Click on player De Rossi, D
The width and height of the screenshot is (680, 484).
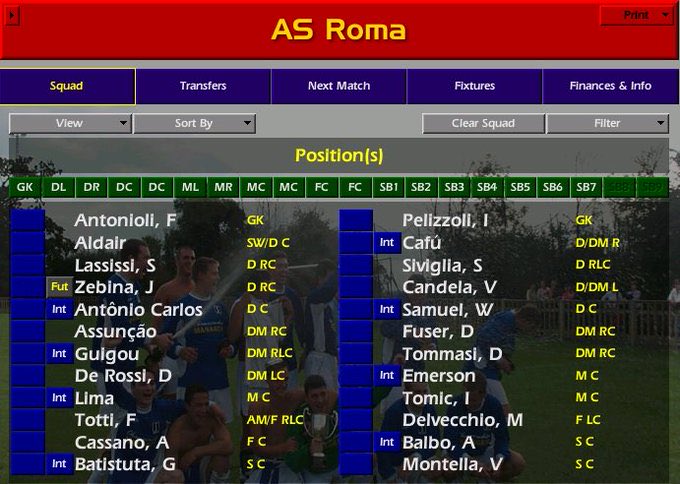coord(123,376)
